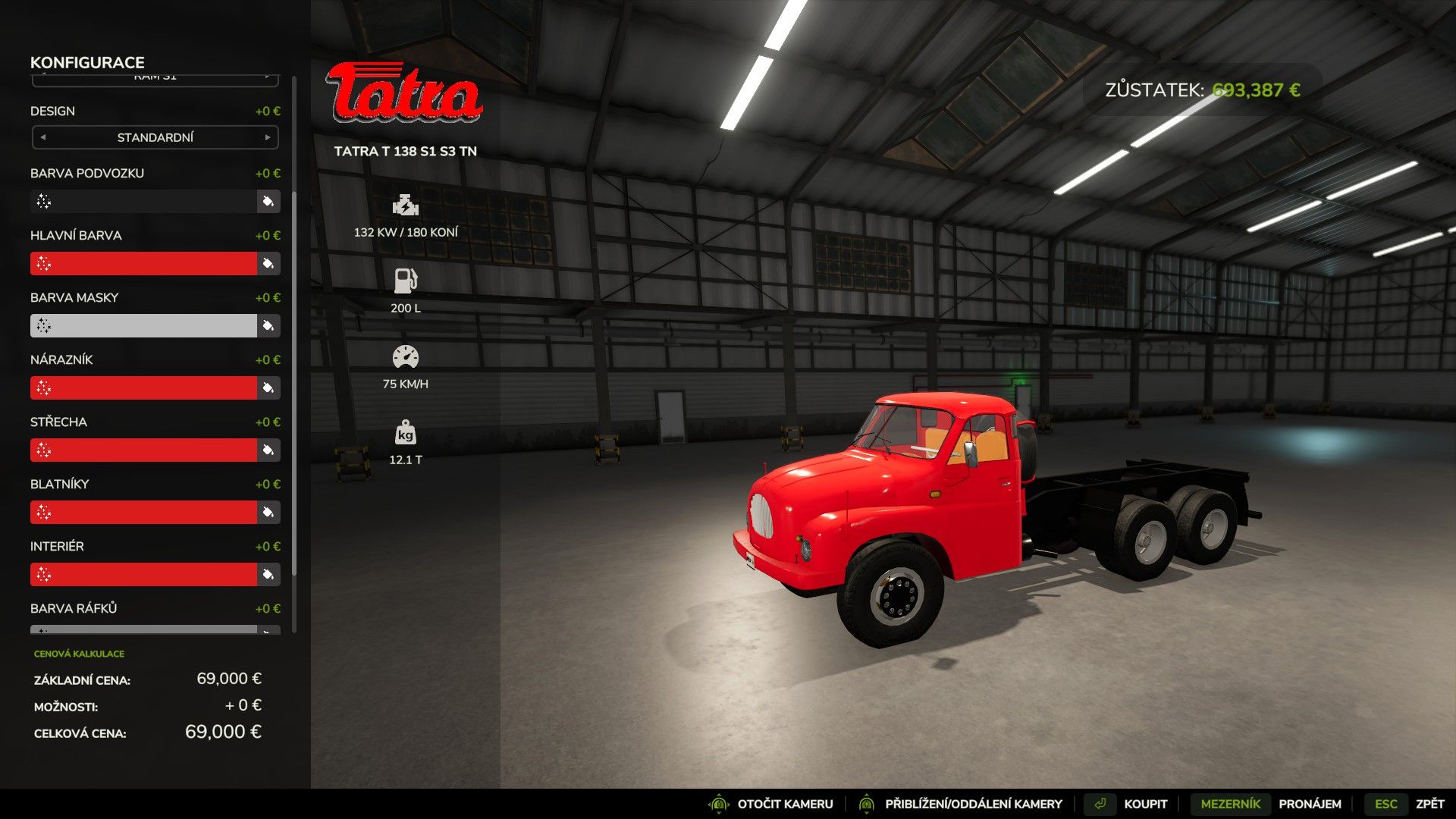Select the fuel pump icon above 200 L
The width and height of the screenshot is (1456, 819).
point(404,279)
